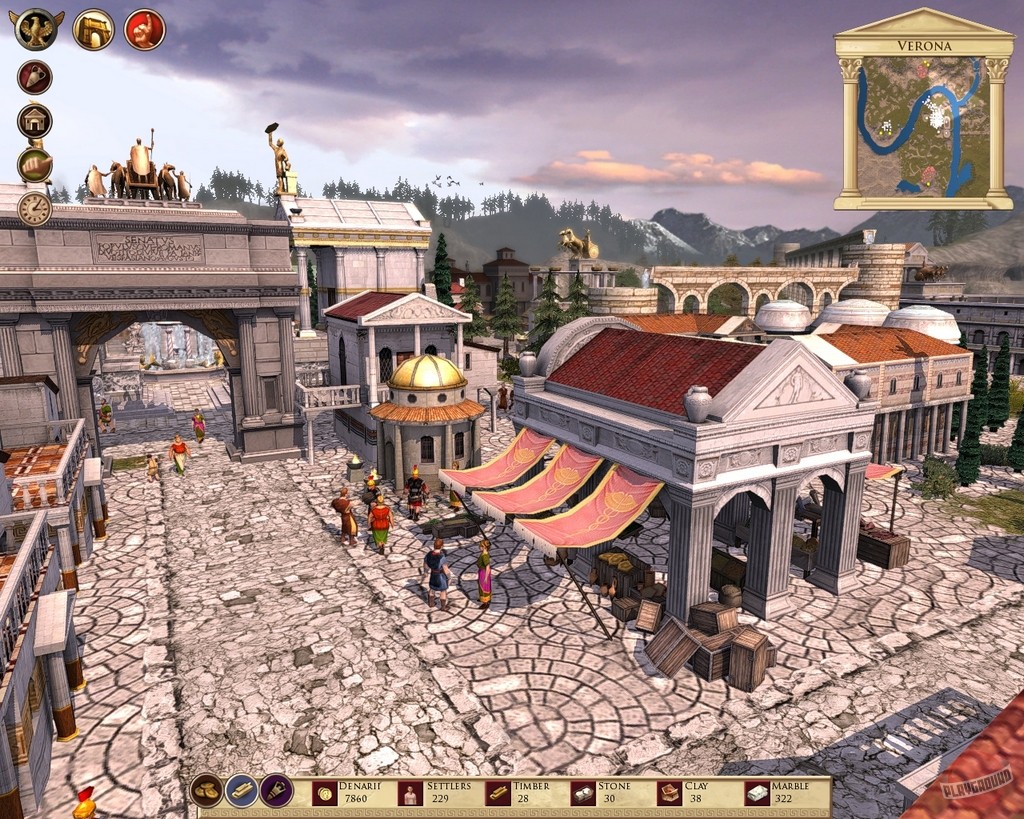
Task: Click the Verona minimap
Action: coord(923,126)
